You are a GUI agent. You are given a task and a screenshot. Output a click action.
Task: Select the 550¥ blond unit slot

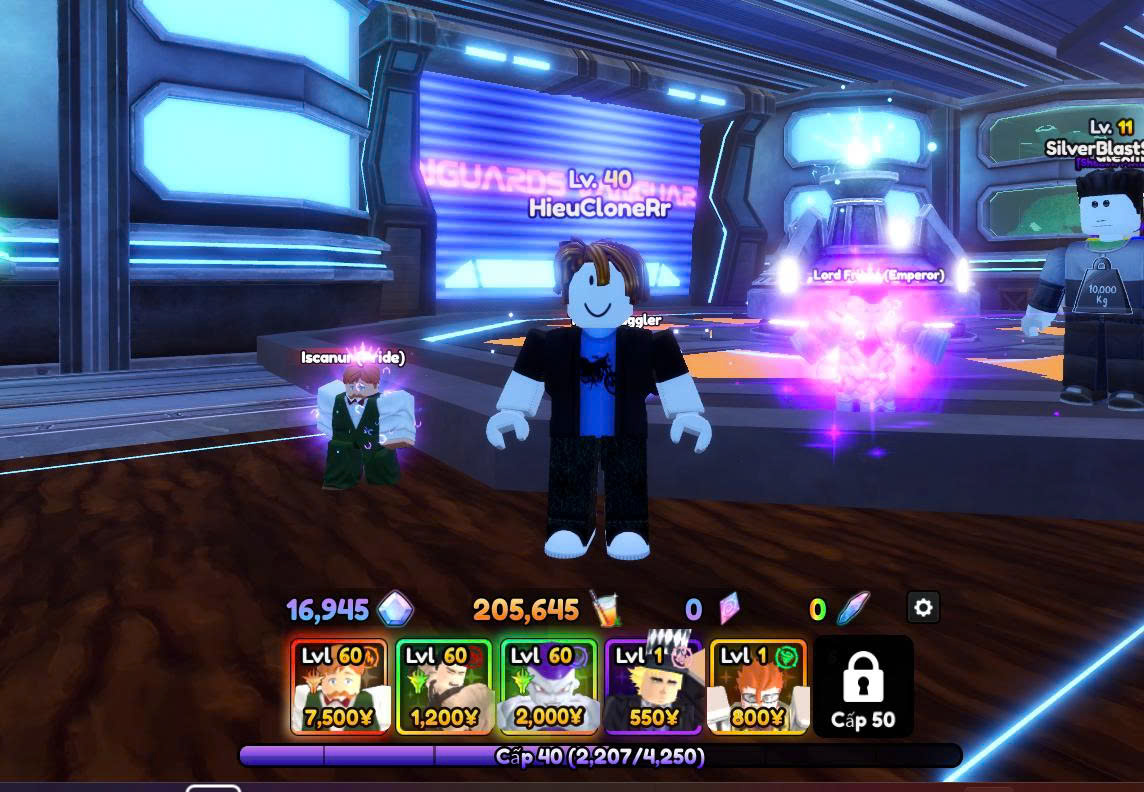653,687
